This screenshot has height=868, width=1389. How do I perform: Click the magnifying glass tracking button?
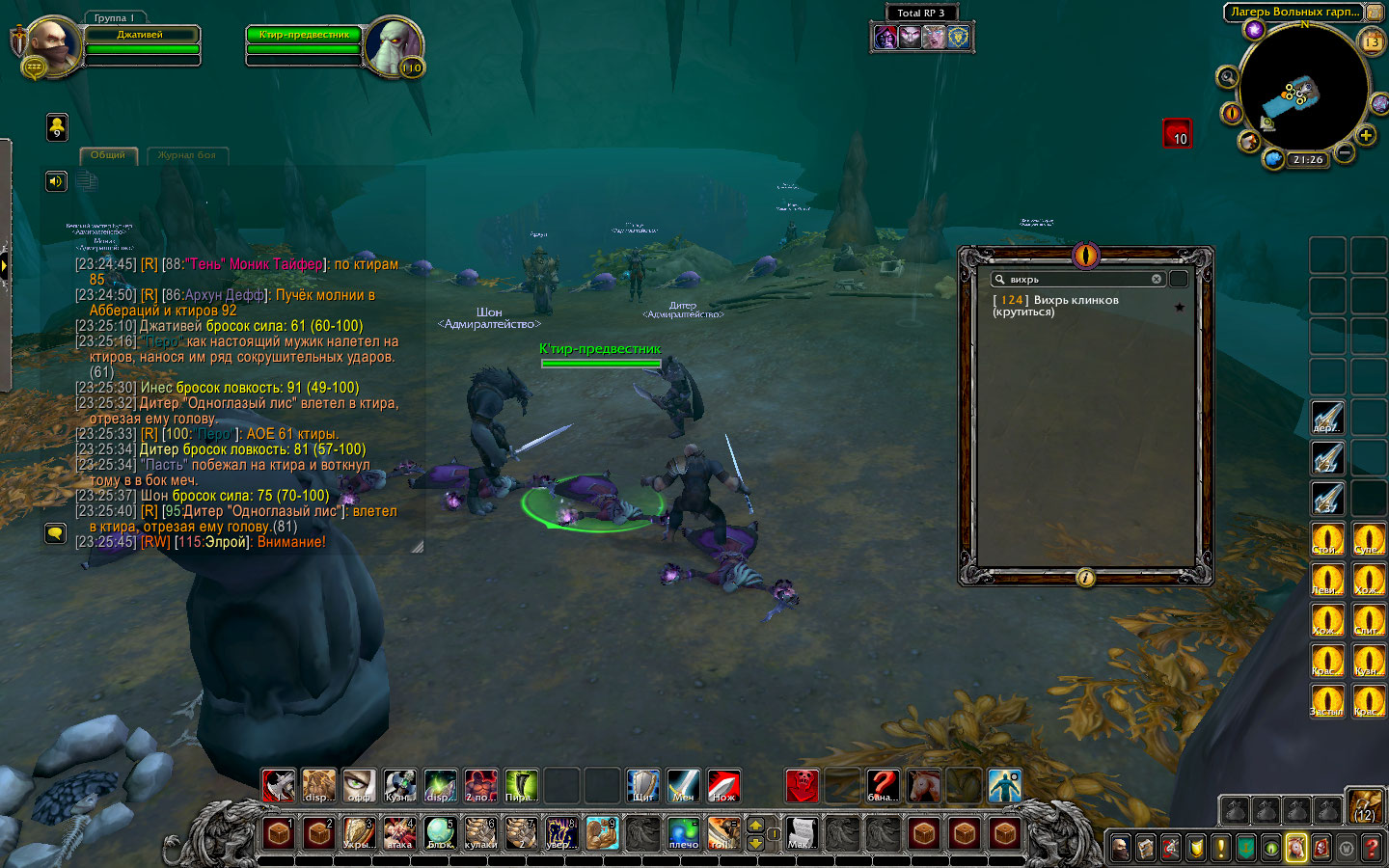pyautogui.click(x=1227, y=77)
